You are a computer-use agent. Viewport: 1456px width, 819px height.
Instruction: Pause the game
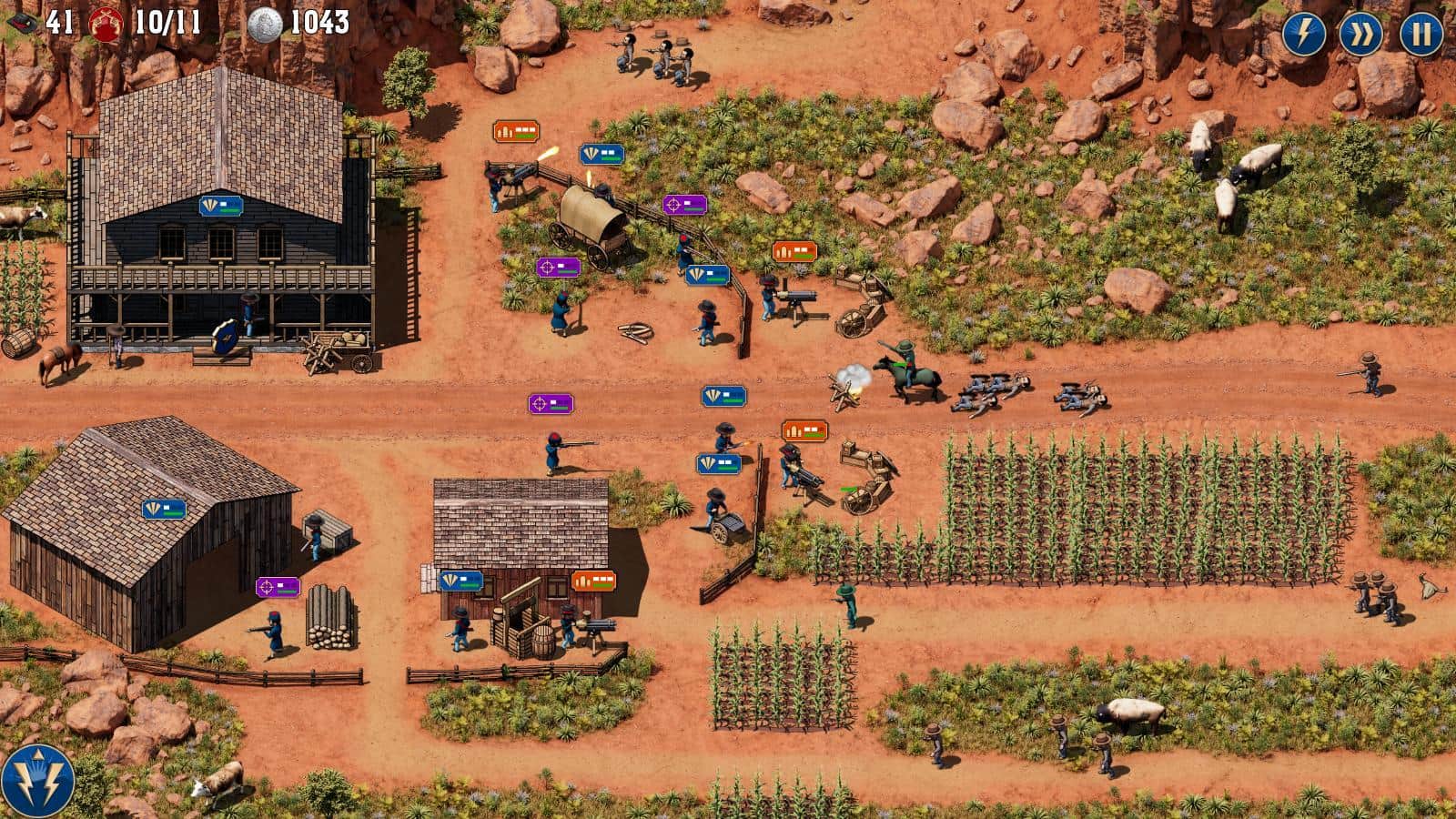pos(1421,35)
